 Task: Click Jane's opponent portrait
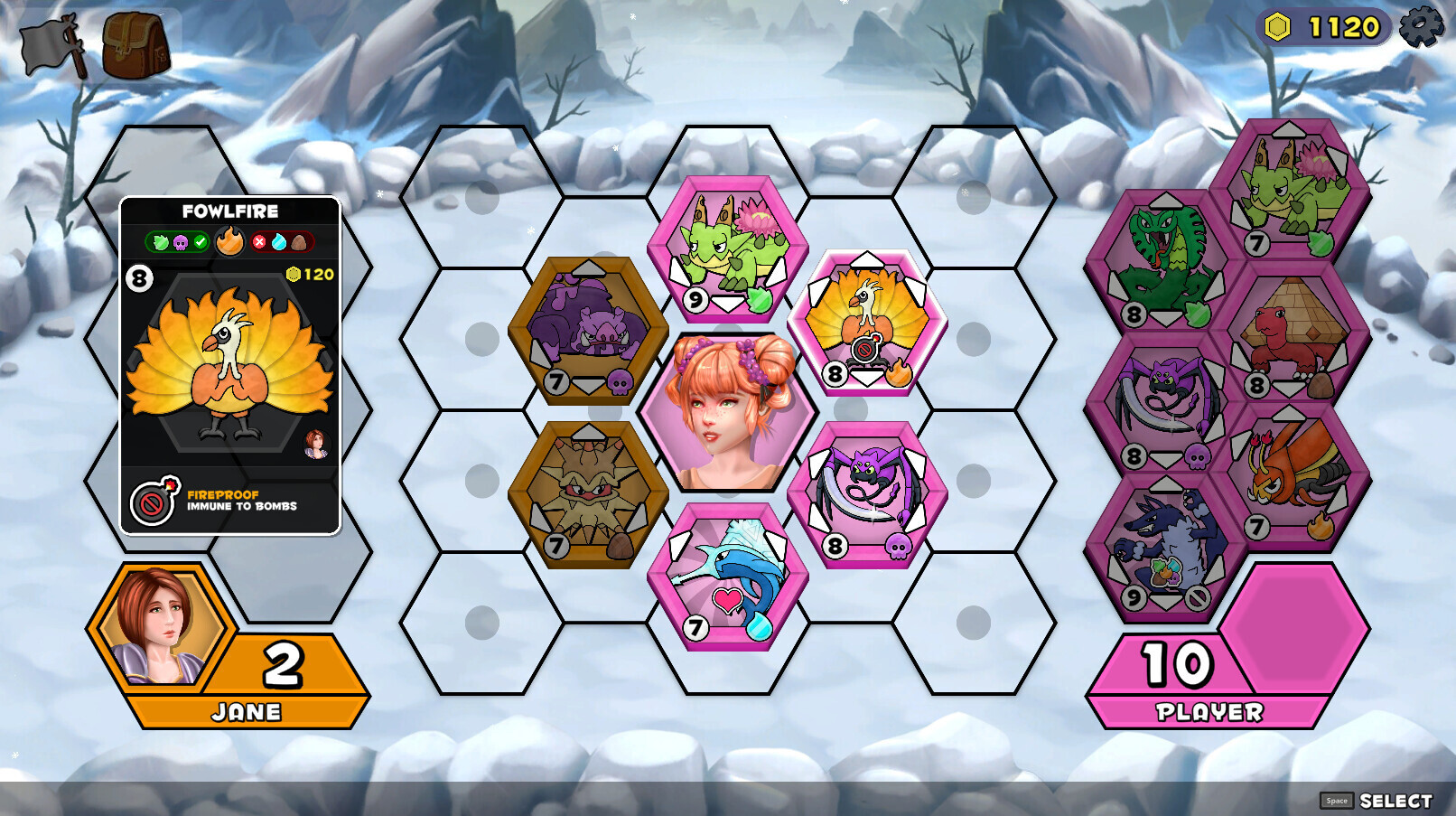[160, 623]
